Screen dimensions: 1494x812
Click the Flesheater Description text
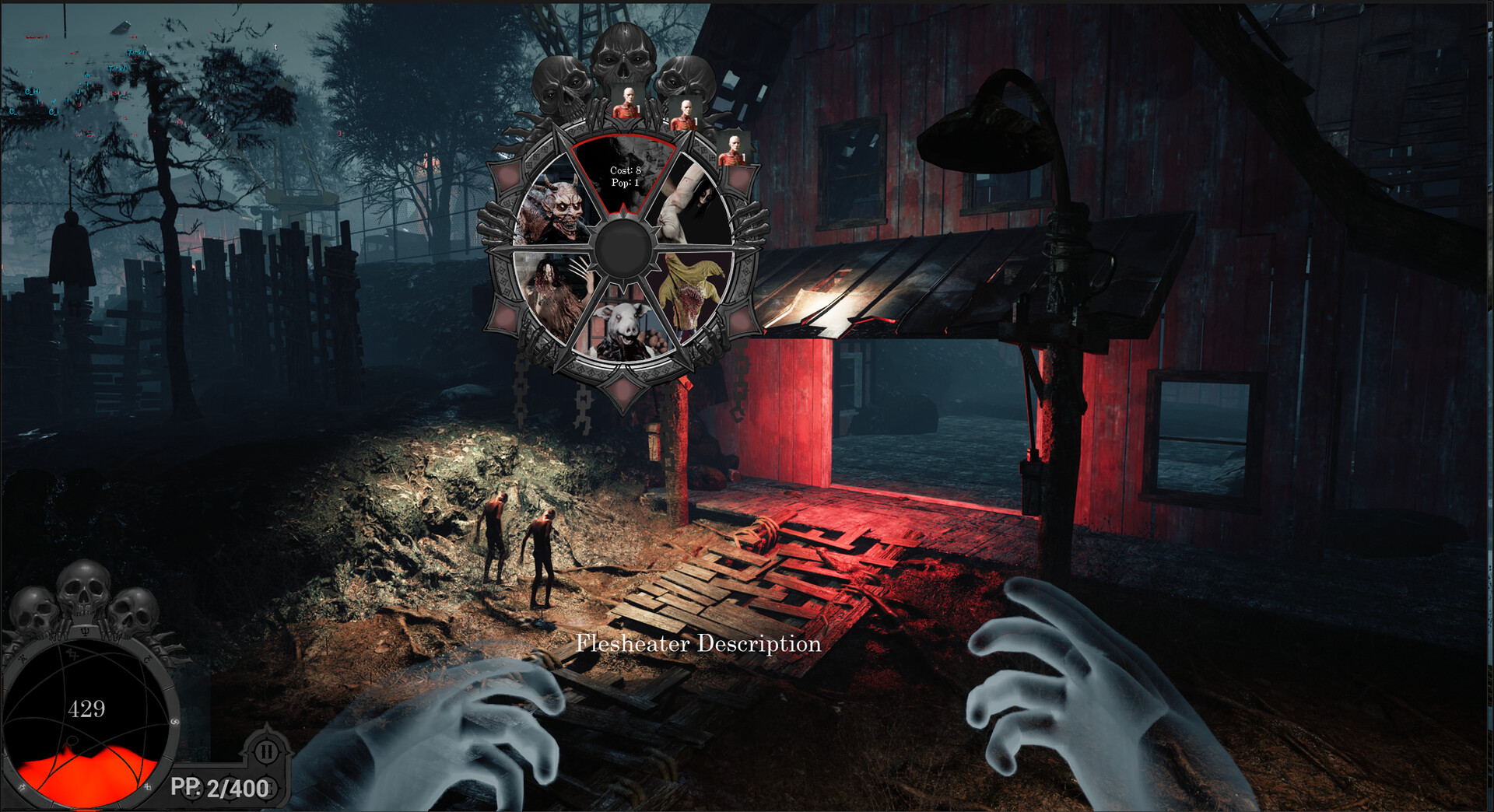[x=698, y=644]
